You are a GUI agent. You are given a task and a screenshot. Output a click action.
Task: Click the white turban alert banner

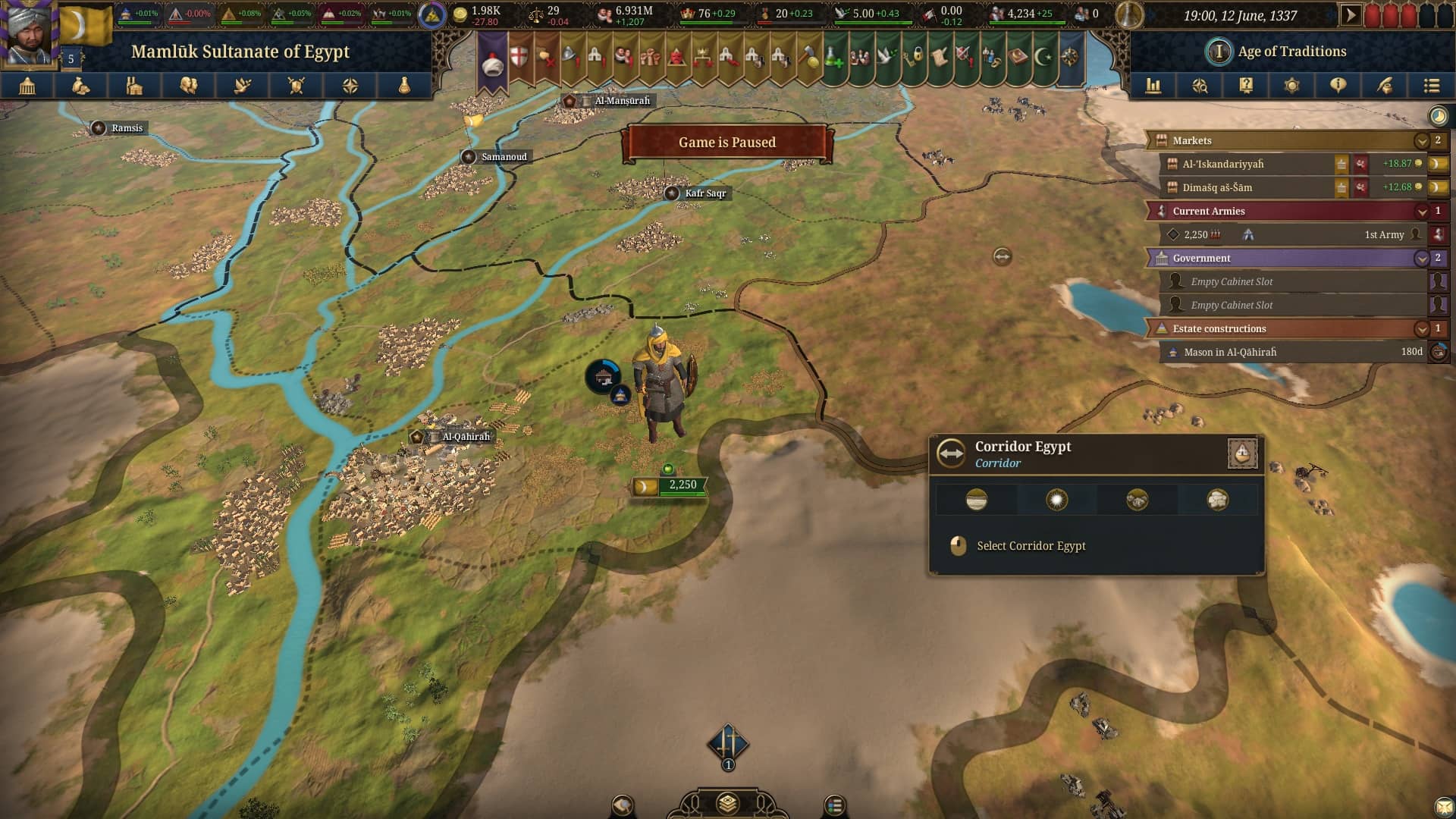pos(493,64)
